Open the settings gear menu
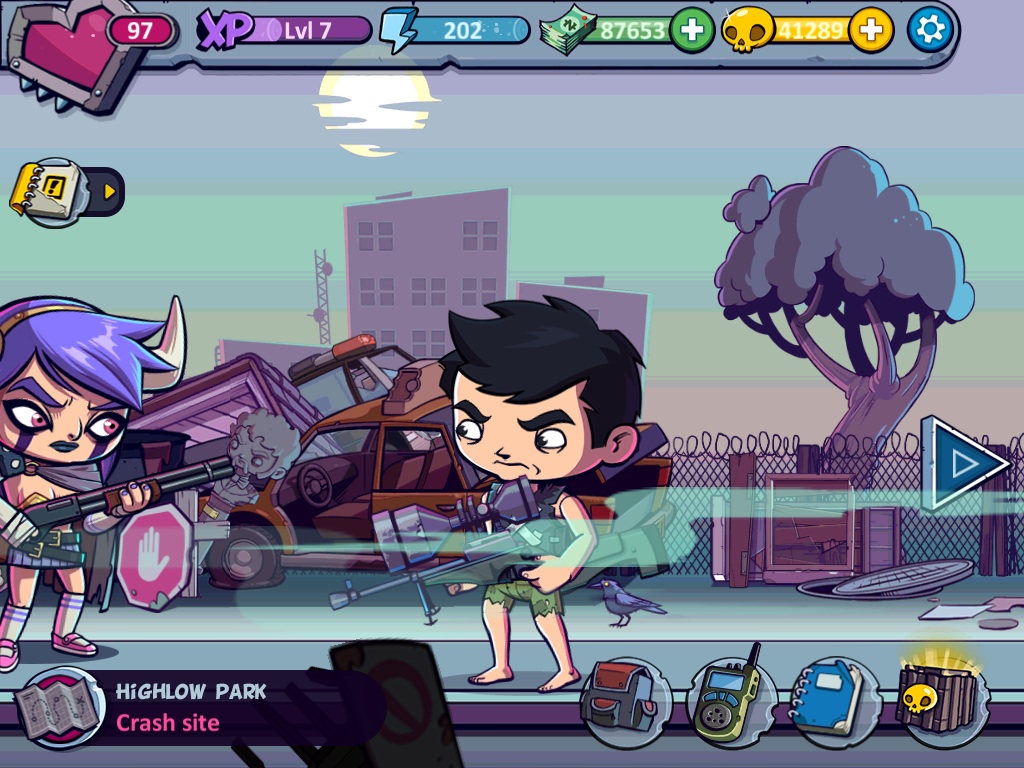Image resolution: width=1024 pixels, height=768 pixels. point(930,30)
